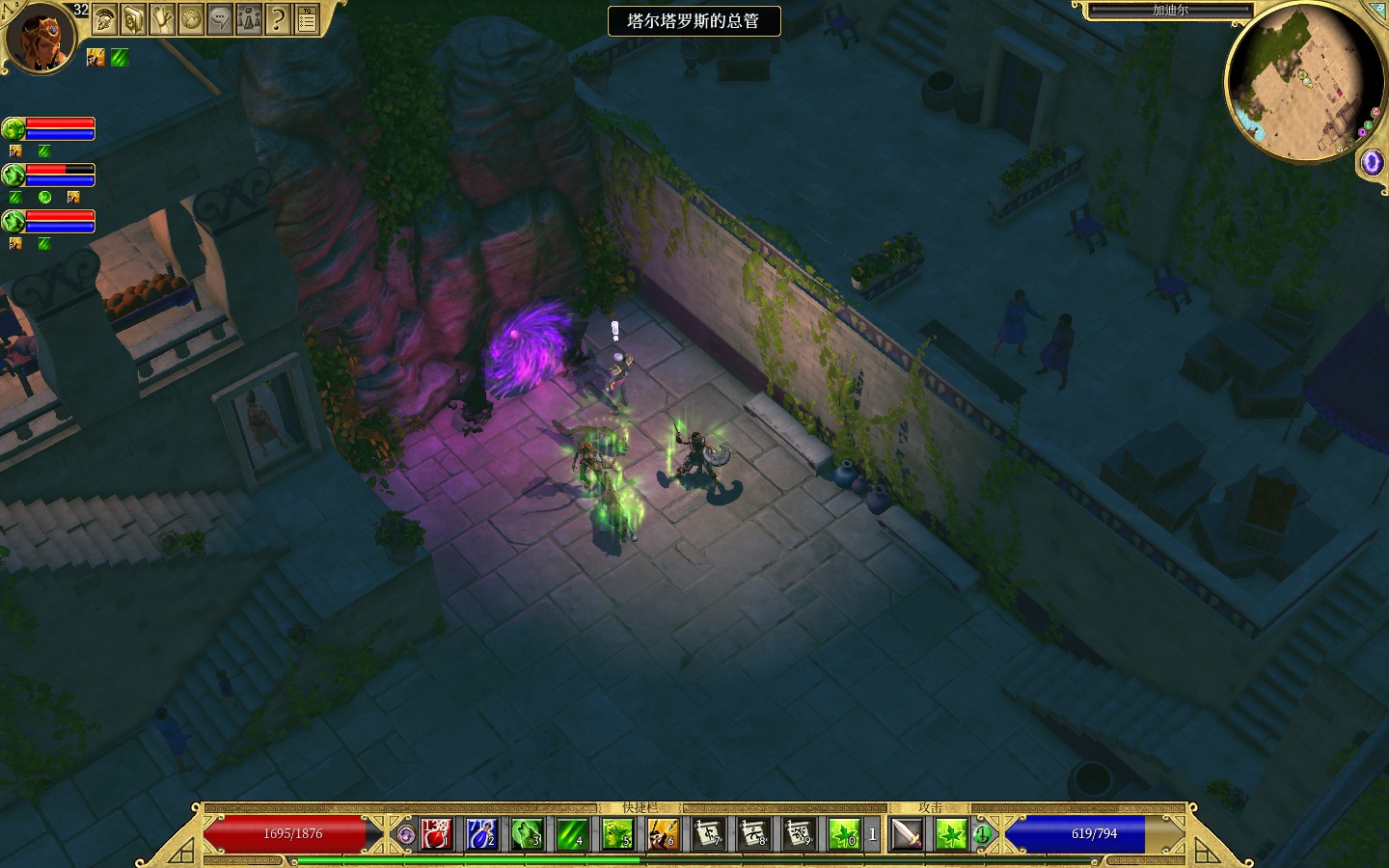Screen dimensions: 1389x868
Task: Open the quest log scroll icon
Action: tap(162, 18)
